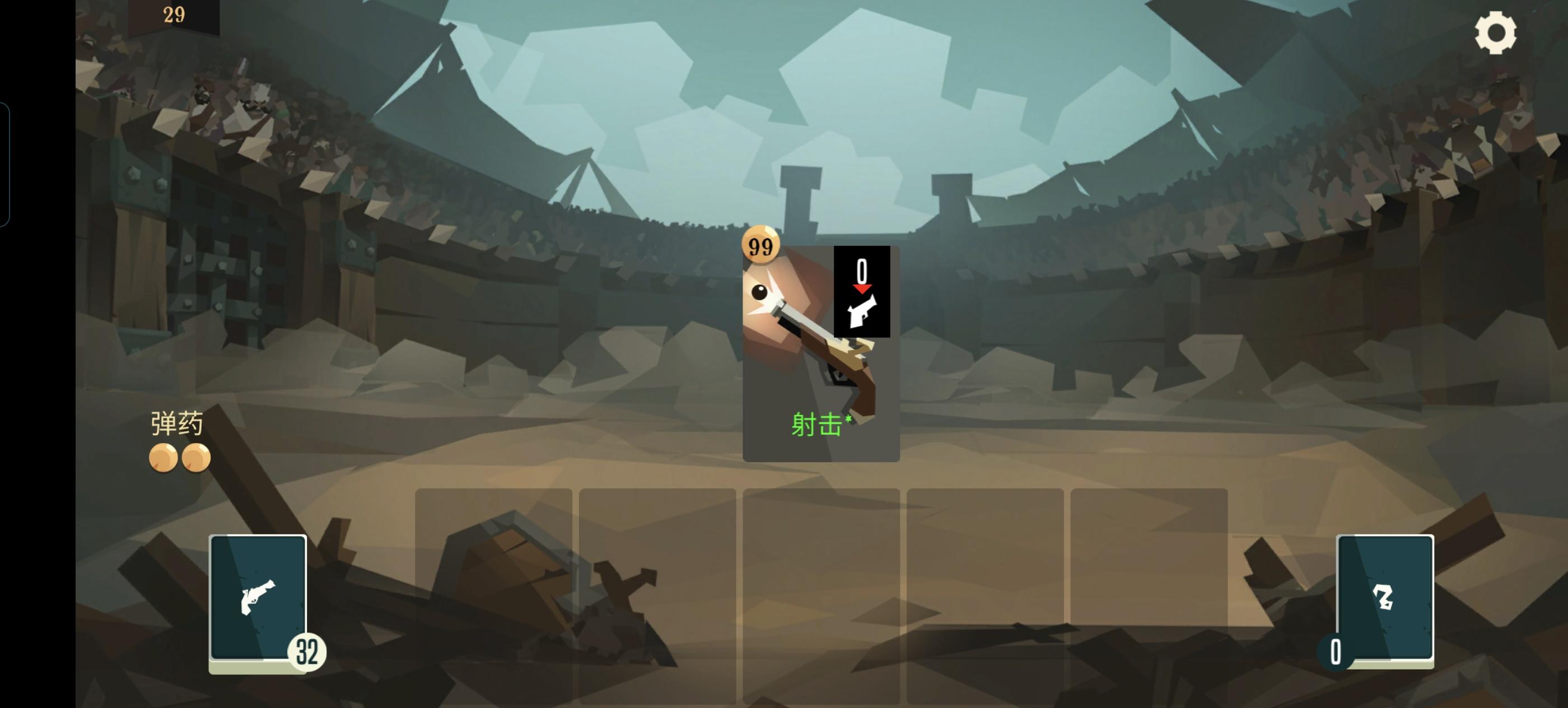
Task: Open the left edge sidebar handle
Action: point(5,161)
